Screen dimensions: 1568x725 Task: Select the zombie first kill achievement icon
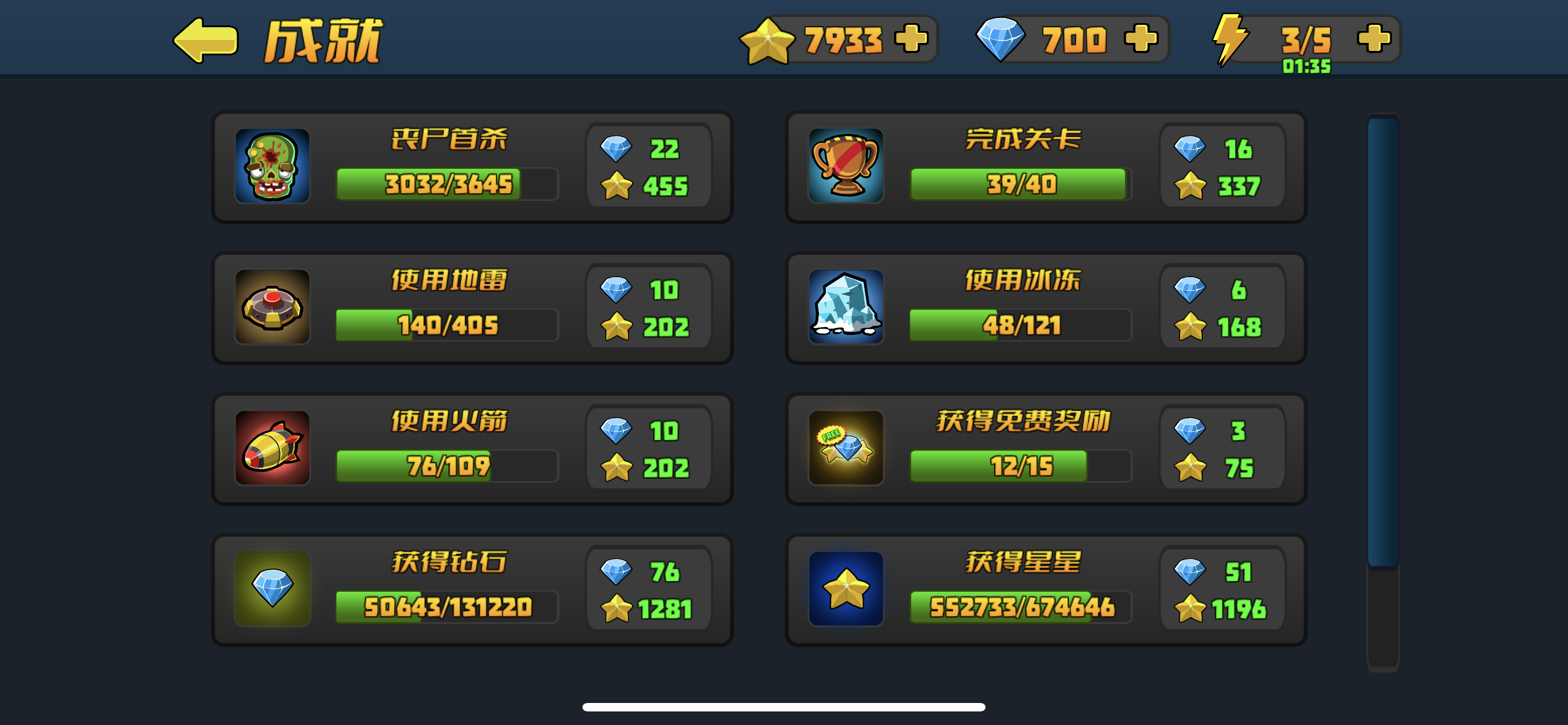pos(272,167)
